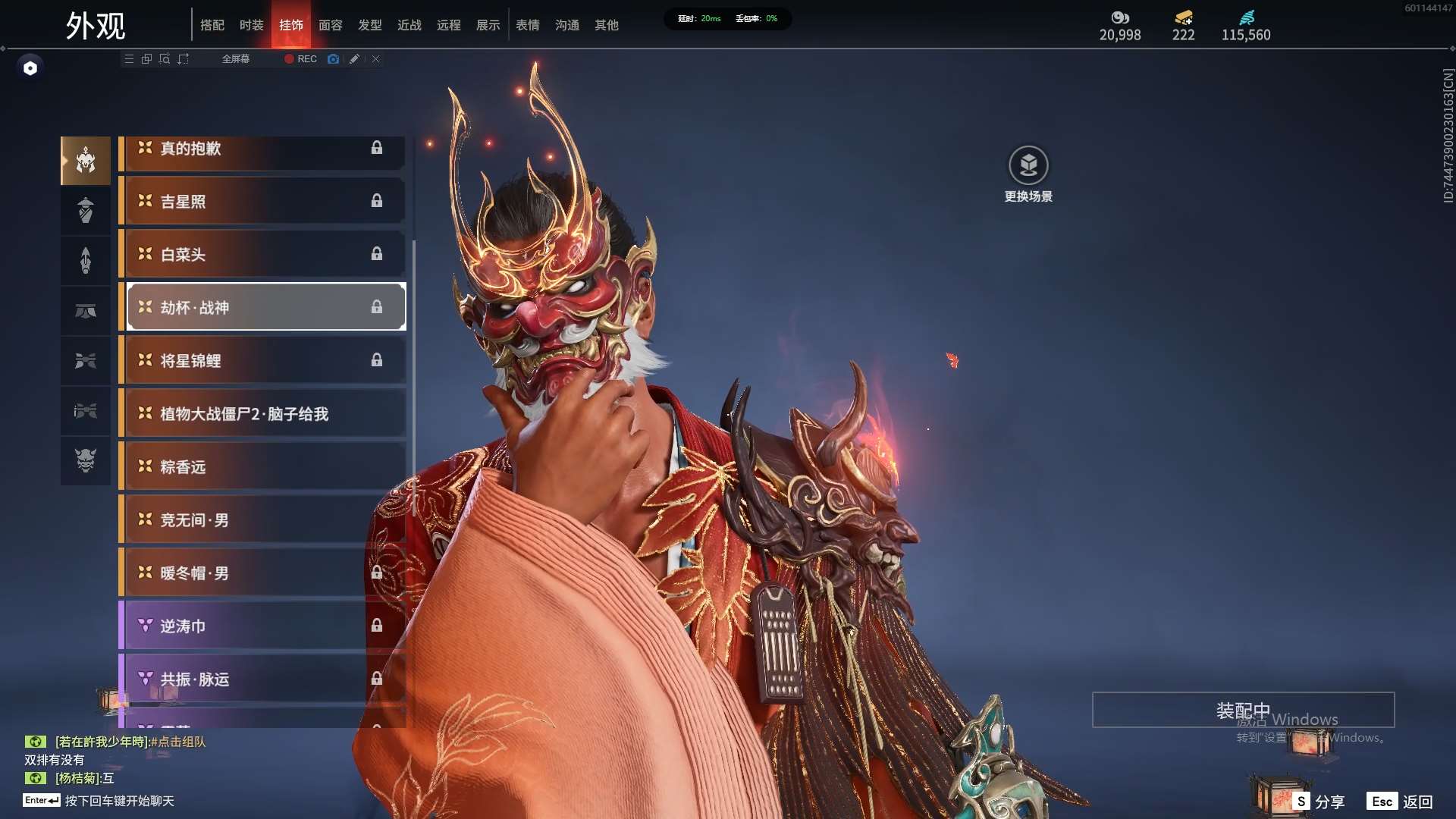Start recording with the REC button
Image resolution: width=1456 pixels, height=819 pixels.
click(x=301, y=59)
